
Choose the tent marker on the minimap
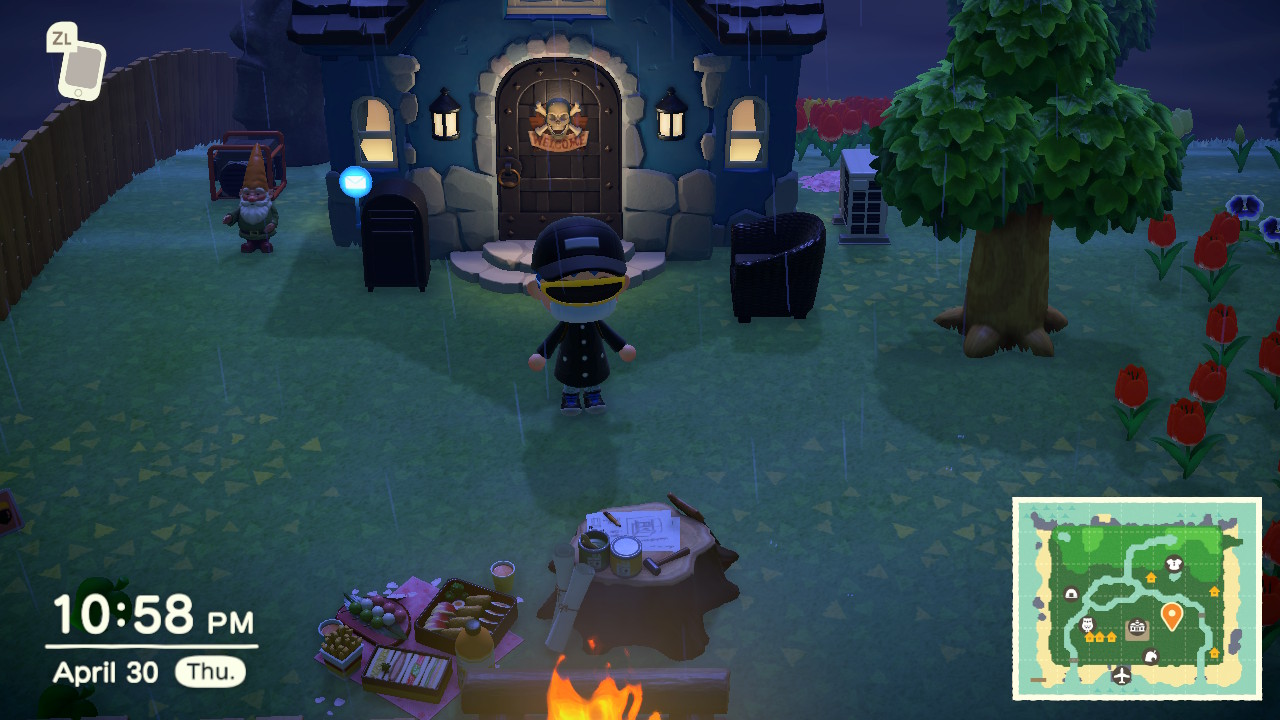(1071, 594)
